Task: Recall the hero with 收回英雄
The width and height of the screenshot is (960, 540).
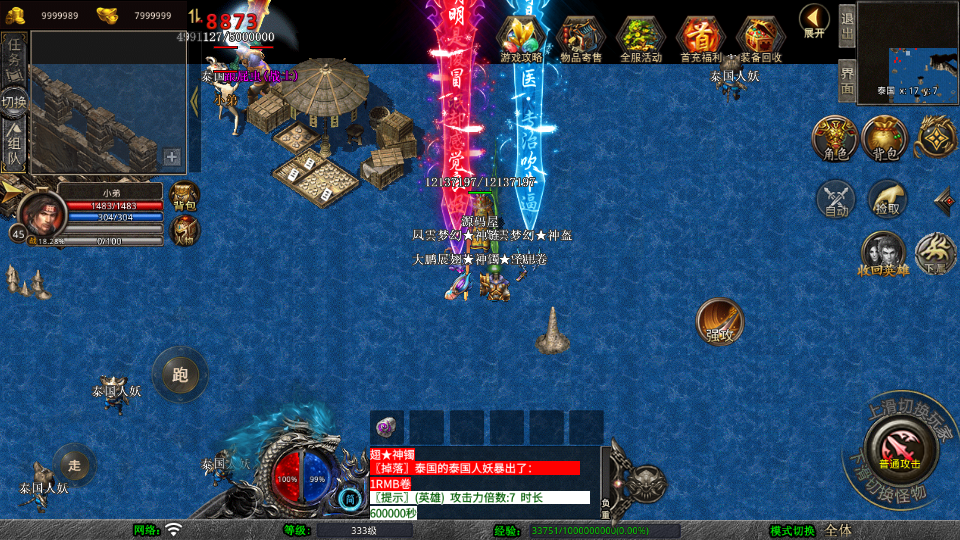Action: coord(882,254)
